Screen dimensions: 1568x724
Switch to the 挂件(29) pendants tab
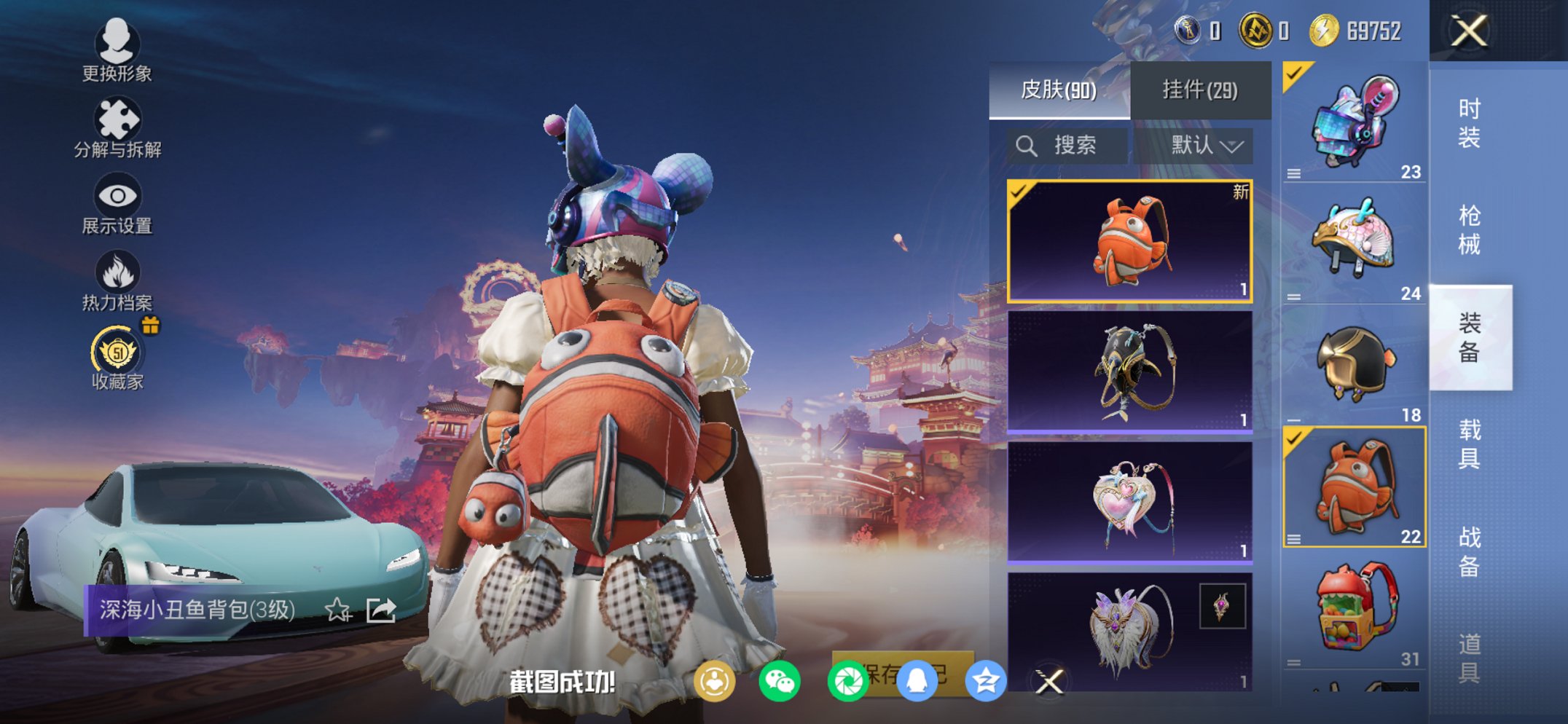[x=1200, y=88]
